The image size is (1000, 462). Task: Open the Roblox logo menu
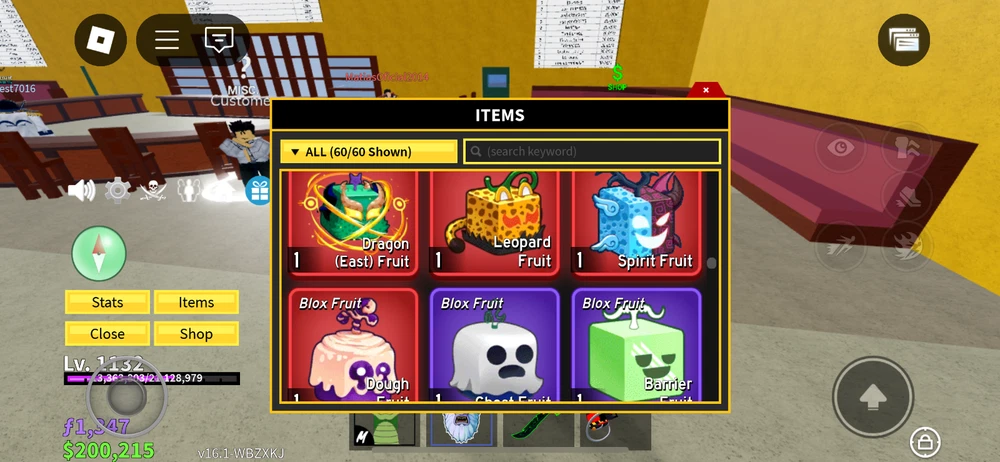101,40
